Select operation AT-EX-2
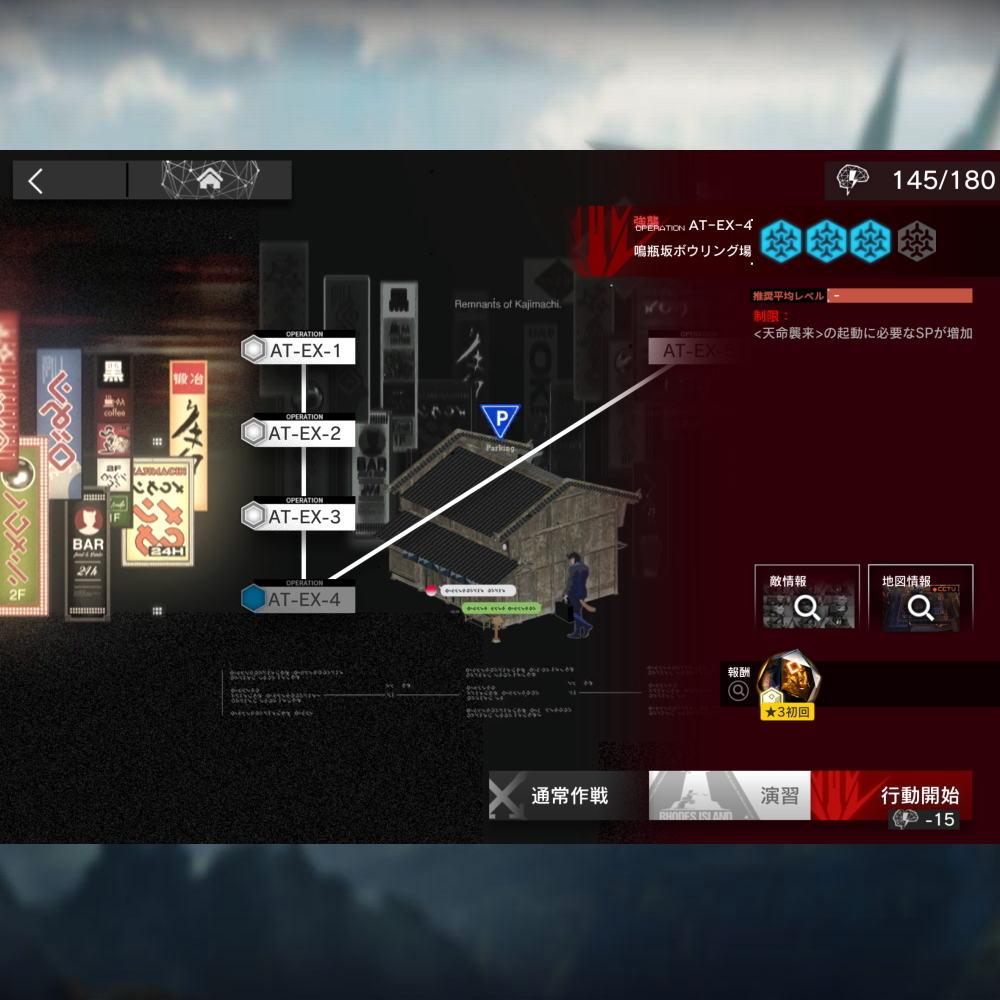Screen dimensions: 1000x1000 click(299, 433)
